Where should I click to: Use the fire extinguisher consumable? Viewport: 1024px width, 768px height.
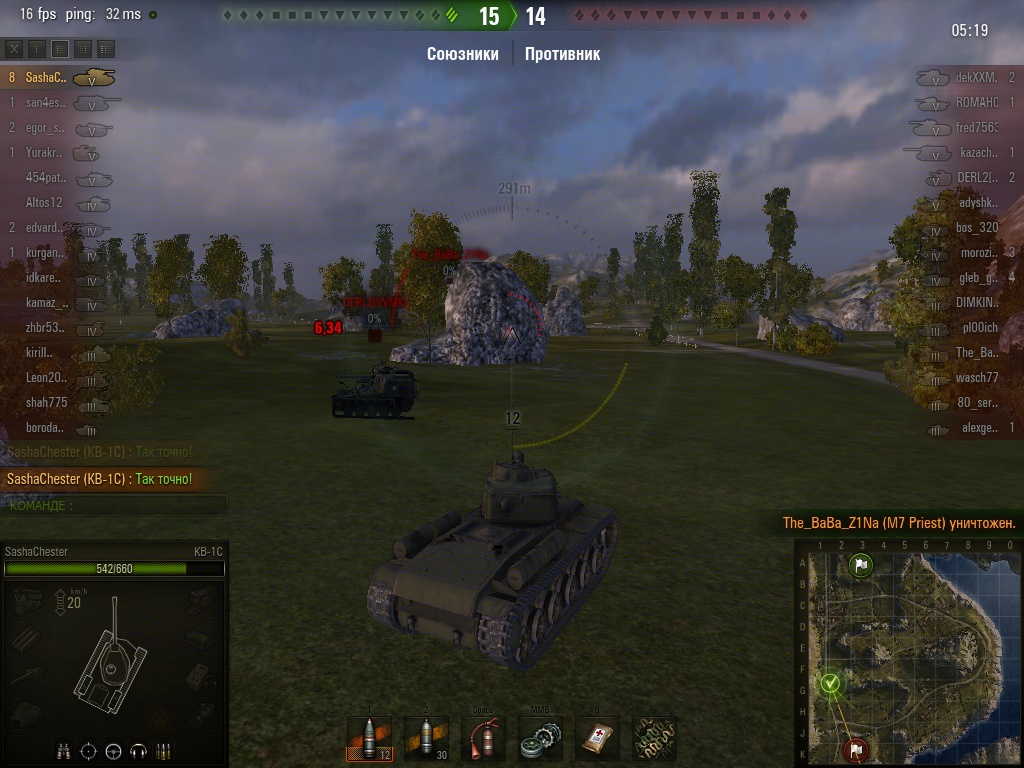tap(483, 739)
